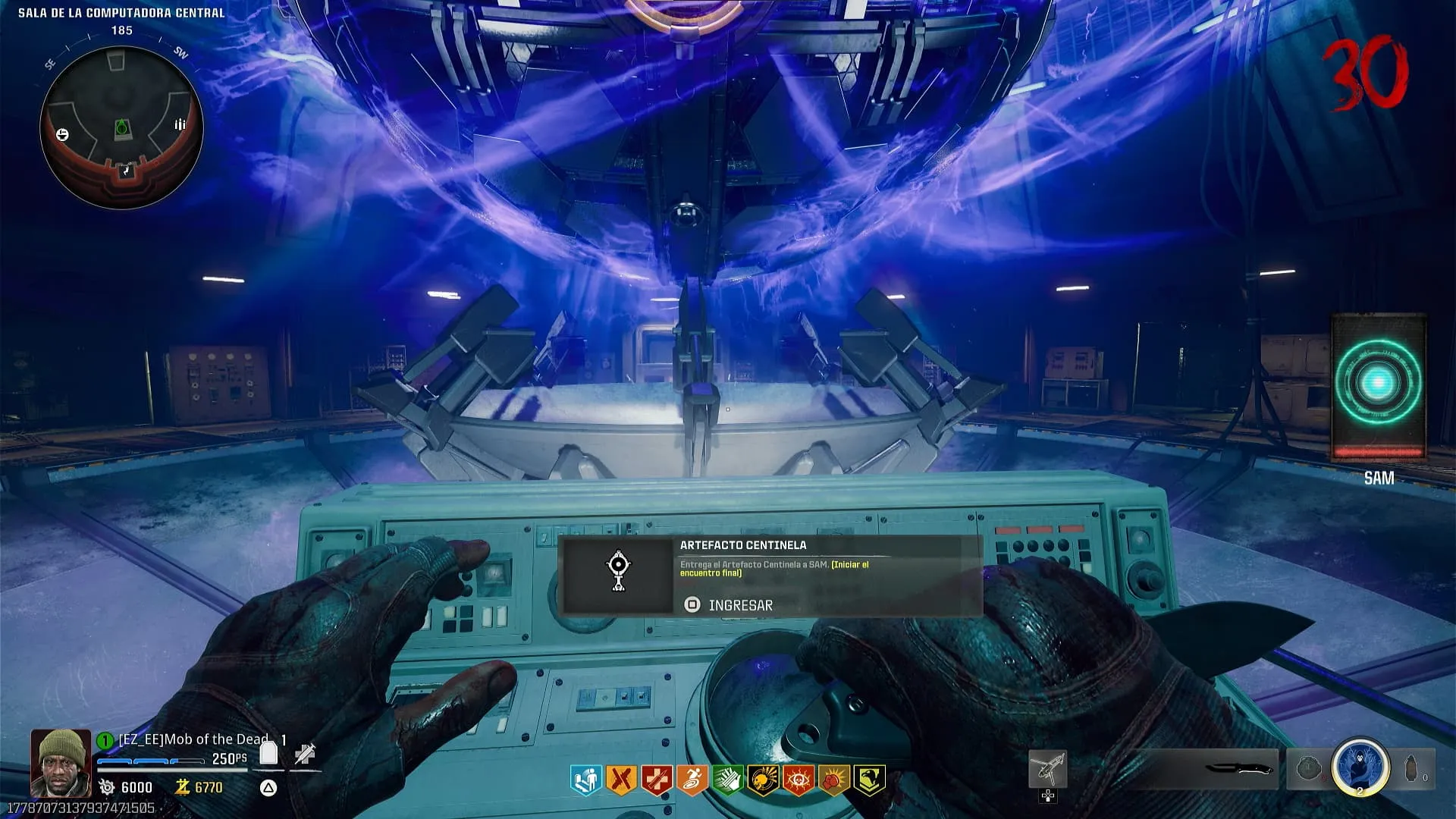The height and width of the screenshot is (819, 1456).
Task: Select the orange running man perk icon
Action: point(692,780)
